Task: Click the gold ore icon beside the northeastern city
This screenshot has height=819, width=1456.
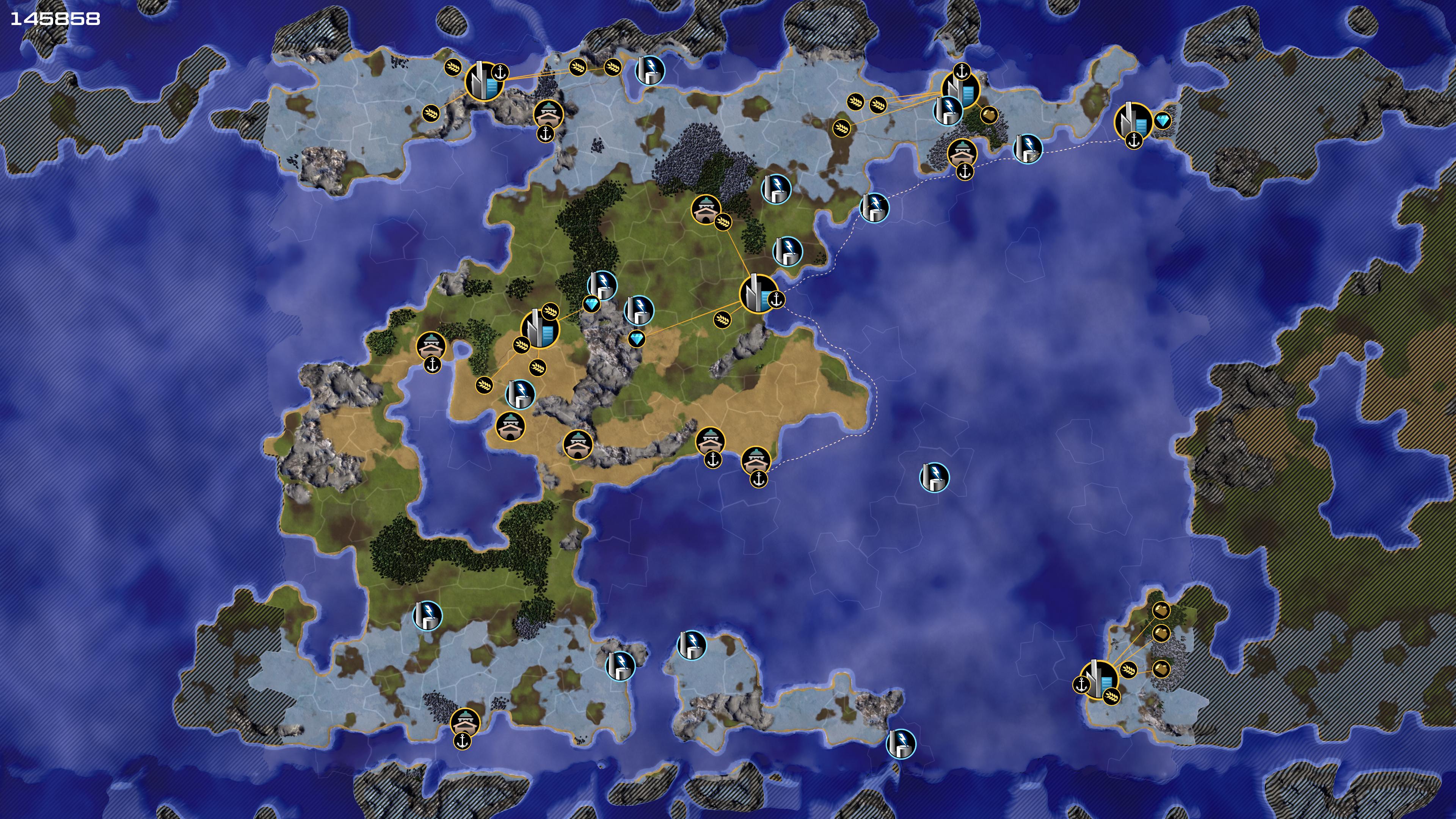Action: (988, 115)
